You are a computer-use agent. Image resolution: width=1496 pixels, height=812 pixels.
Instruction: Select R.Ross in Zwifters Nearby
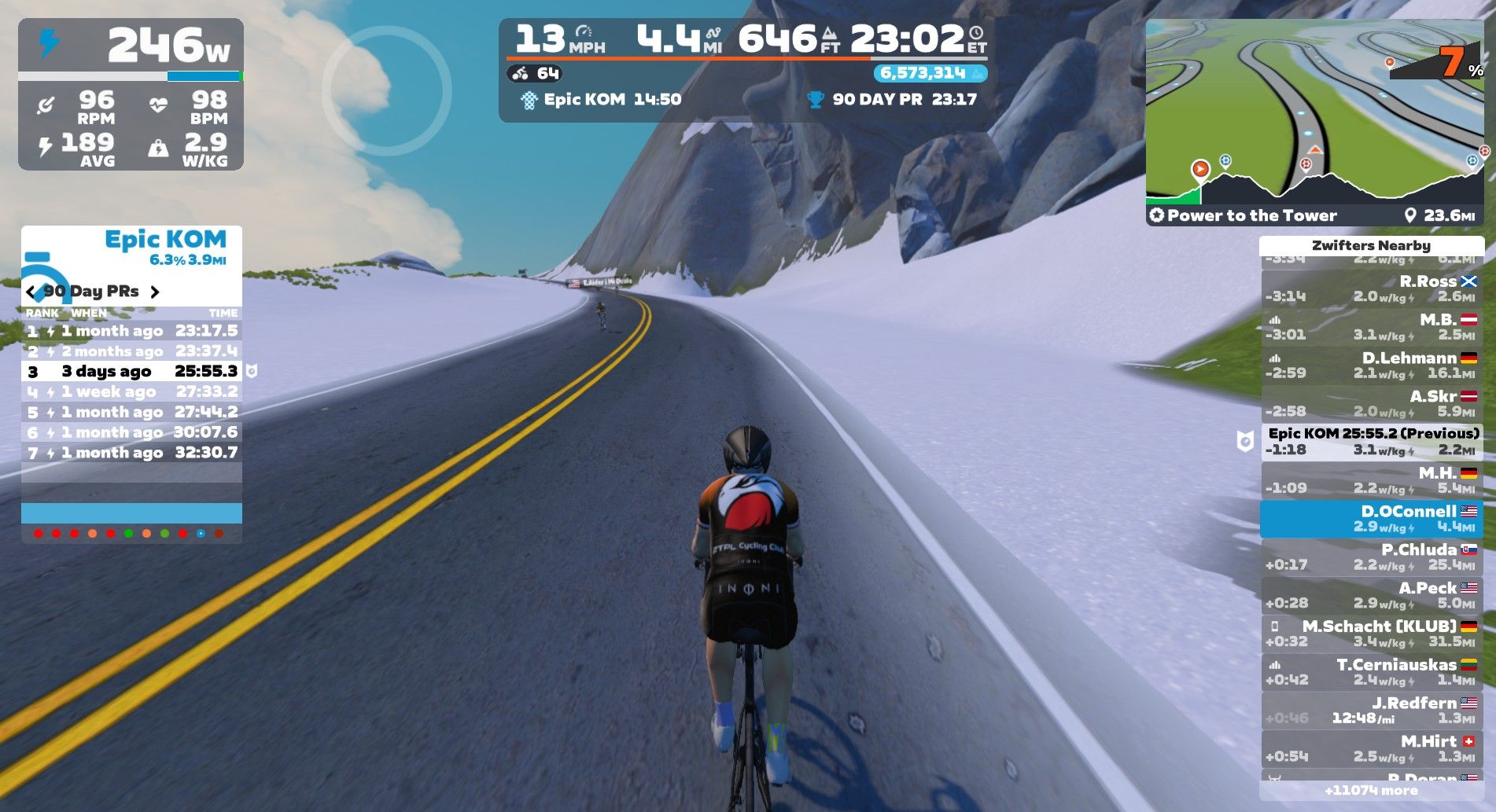(1372, 288)
